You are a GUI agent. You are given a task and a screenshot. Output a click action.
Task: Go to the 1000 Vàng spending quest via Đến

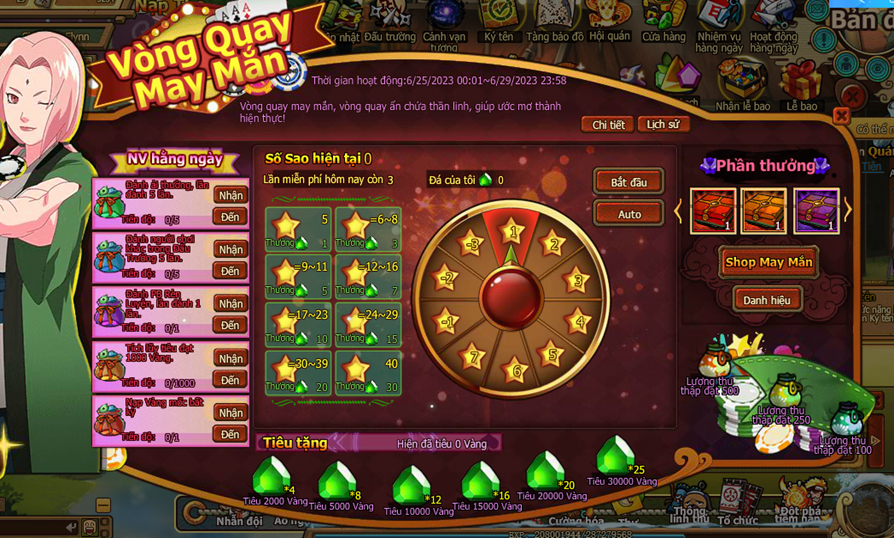231,380
